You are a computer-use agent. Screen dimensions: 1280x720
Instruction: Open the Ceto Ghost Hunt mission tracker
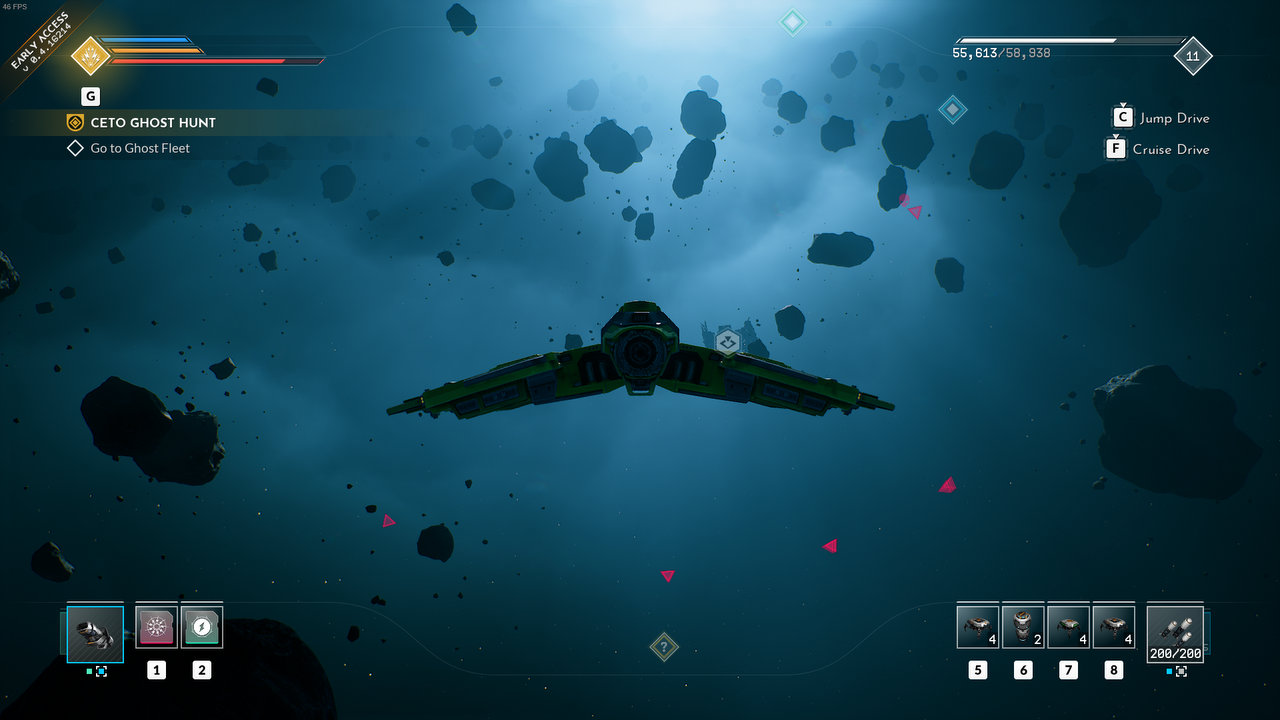pos(152,123)
